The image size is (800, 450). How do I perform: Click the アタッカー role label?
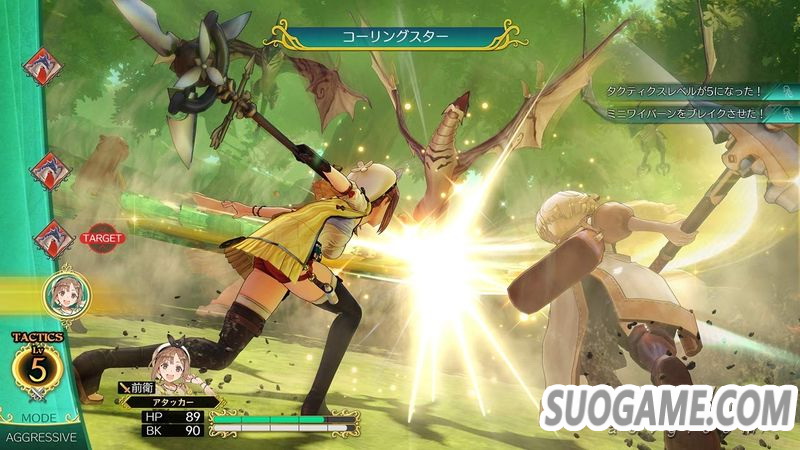(172, 401)
